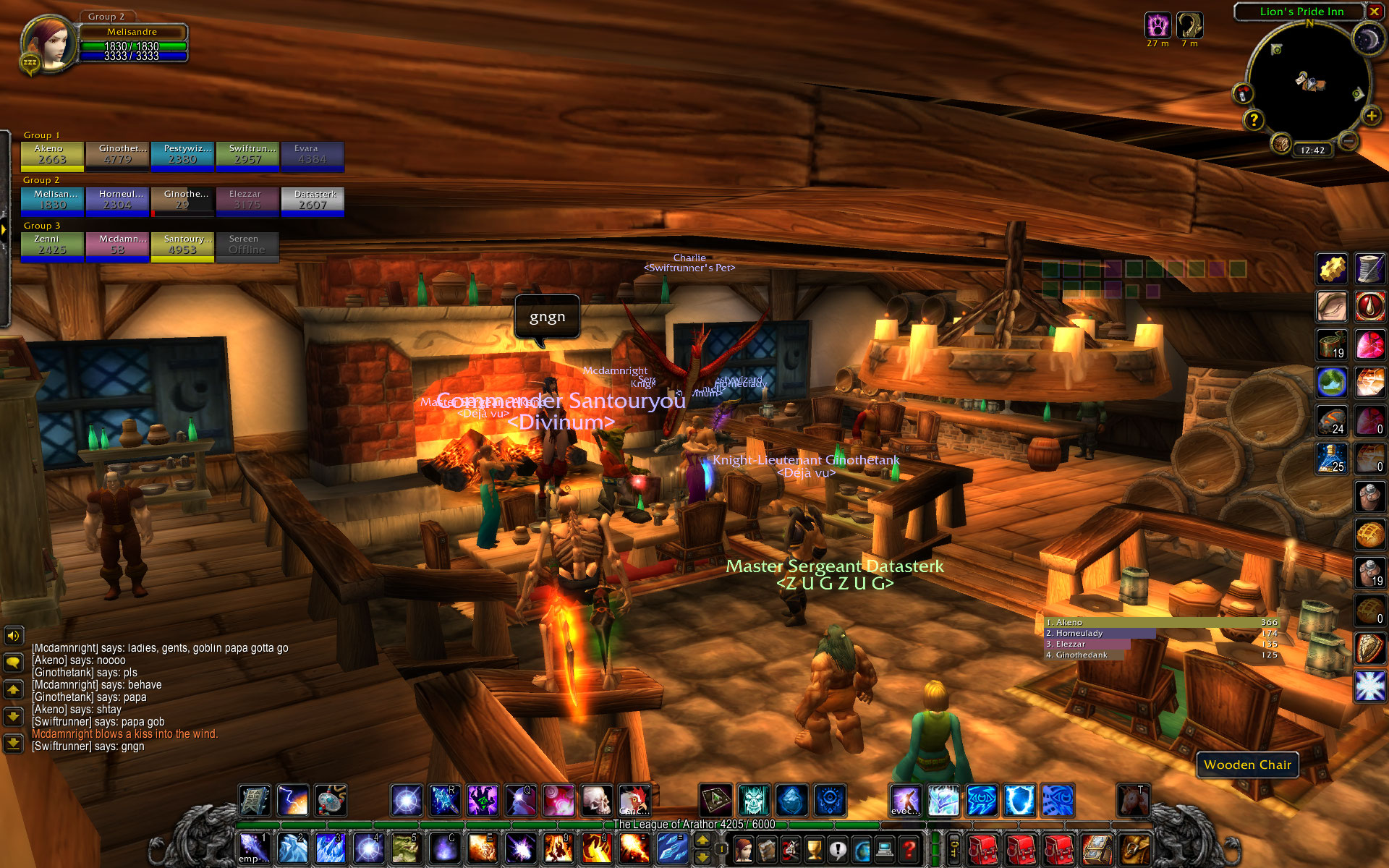Cast the Evocation ability
This screenshot has height=868, width=1389.
(906, 801)
